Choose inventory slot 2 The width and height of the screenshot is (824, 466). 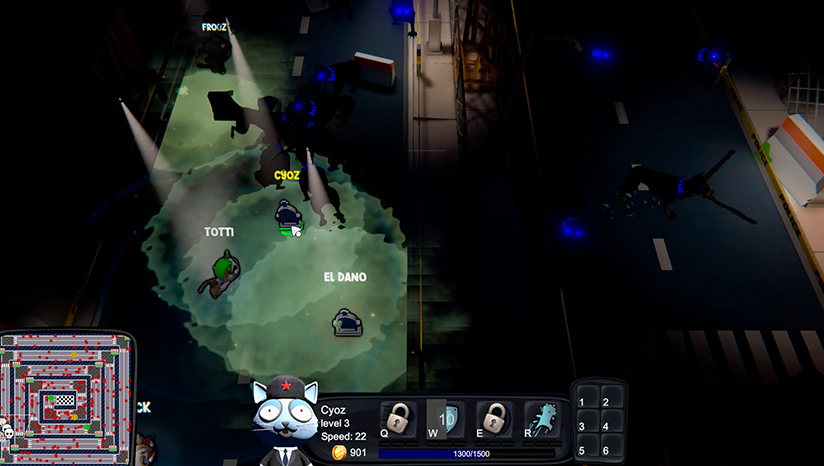(x=610, y=401)
